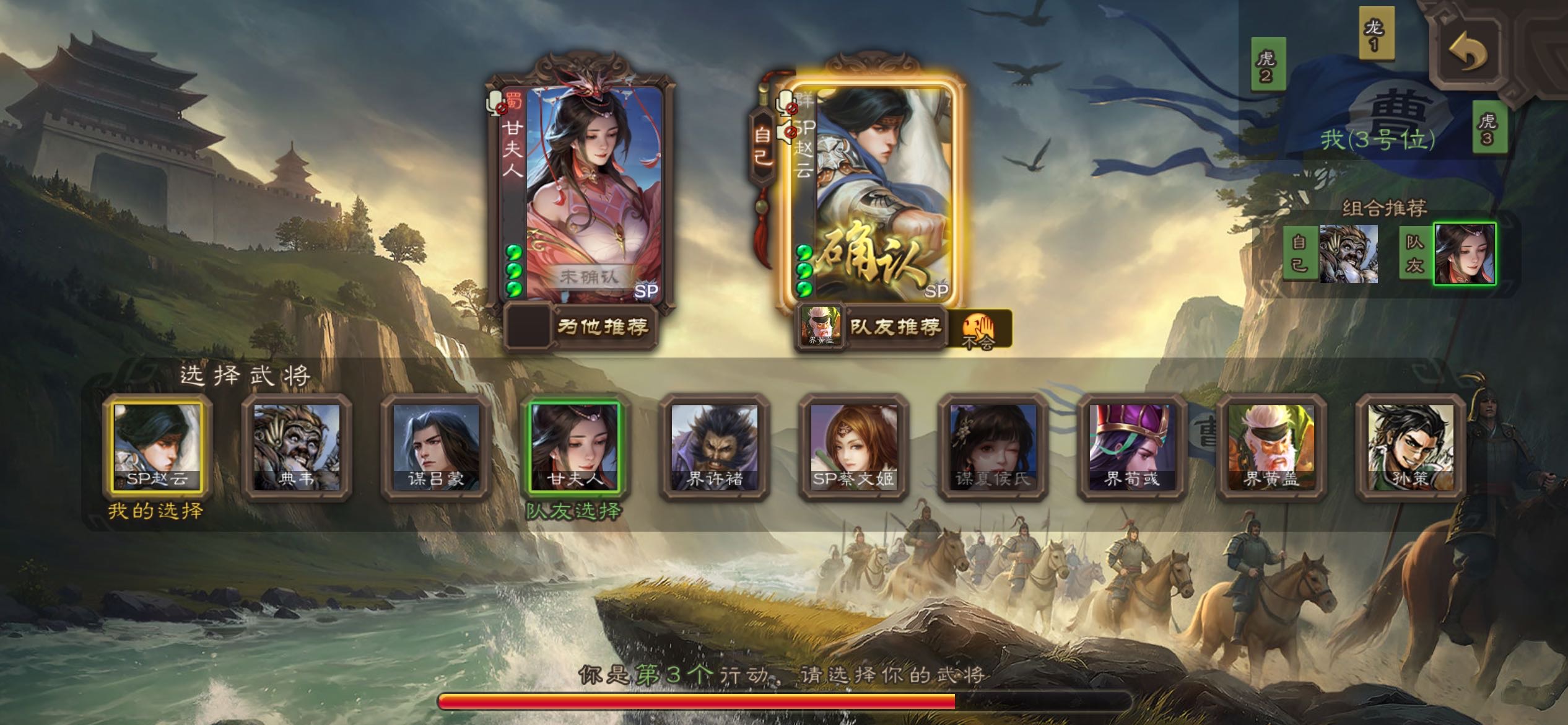Select 甘夫人 in the general row
1568x725 pixels.
(575, 446)
